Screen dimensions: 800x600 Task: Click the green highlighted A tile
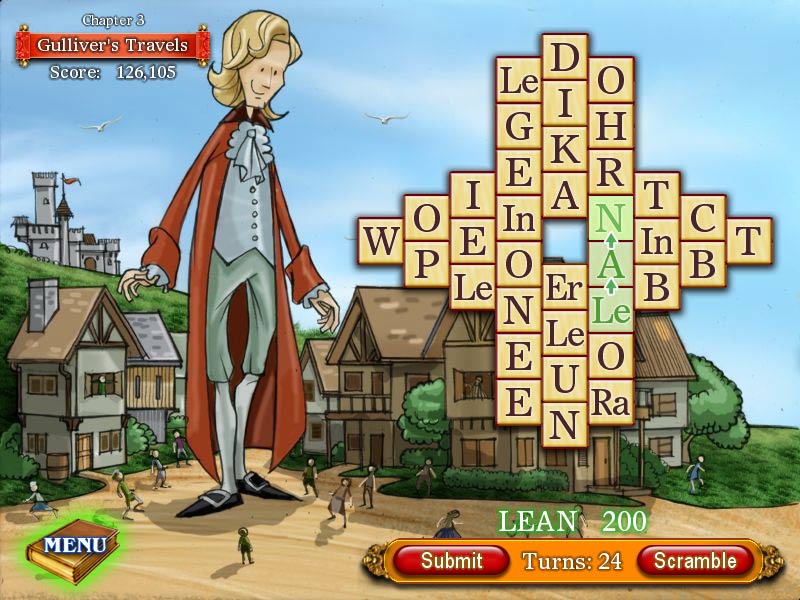pyautogui.click(x=611, y=264)
